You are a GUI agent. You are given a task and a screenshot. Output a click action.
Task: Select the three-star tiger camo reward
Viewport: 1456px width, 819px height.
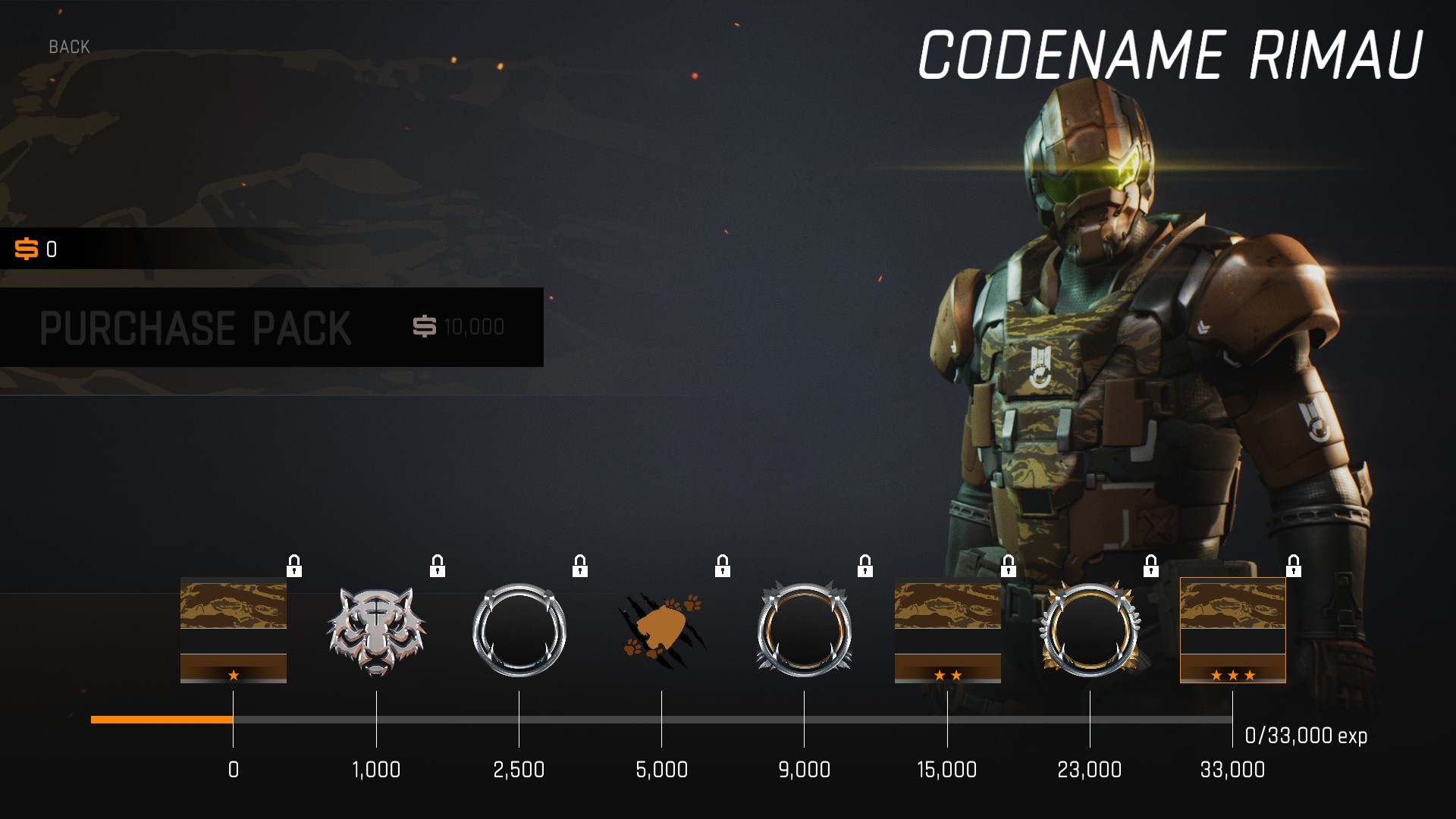pyautogui.click(x=1232, y=631)
